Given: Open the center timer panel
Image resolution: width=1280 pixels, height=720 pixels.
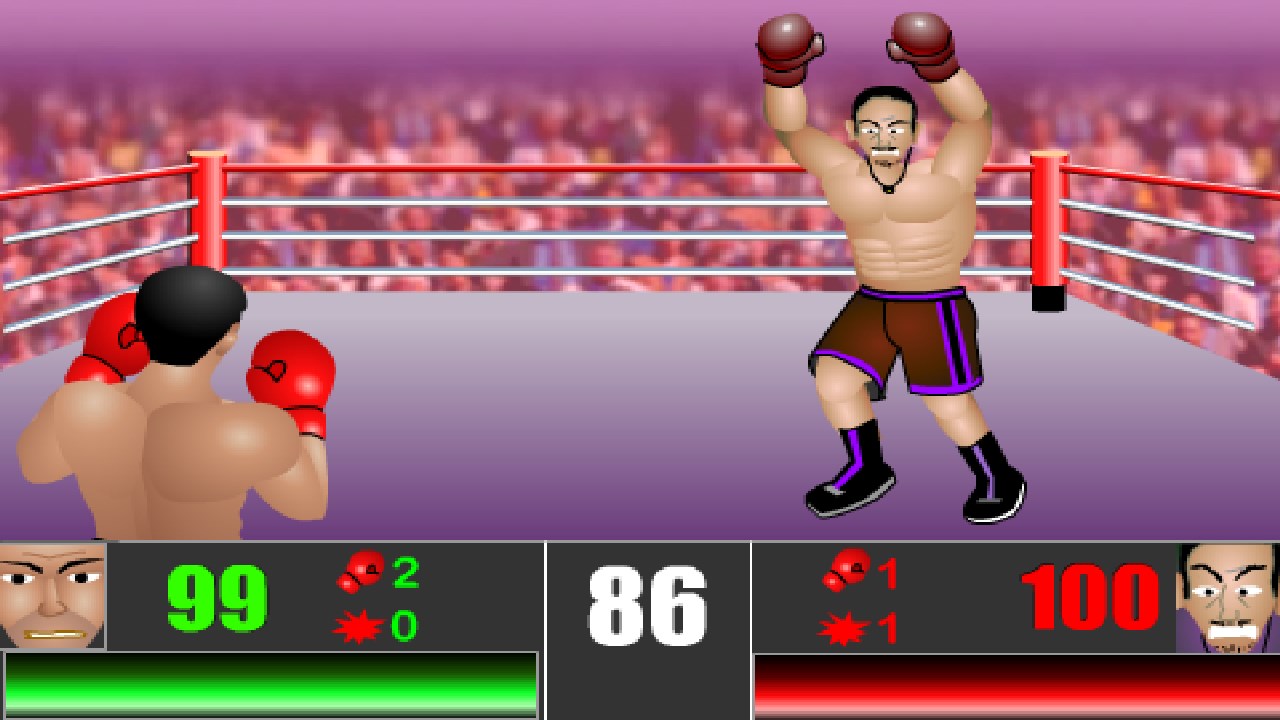Looking at the screenshot, I should click(647, 630).
